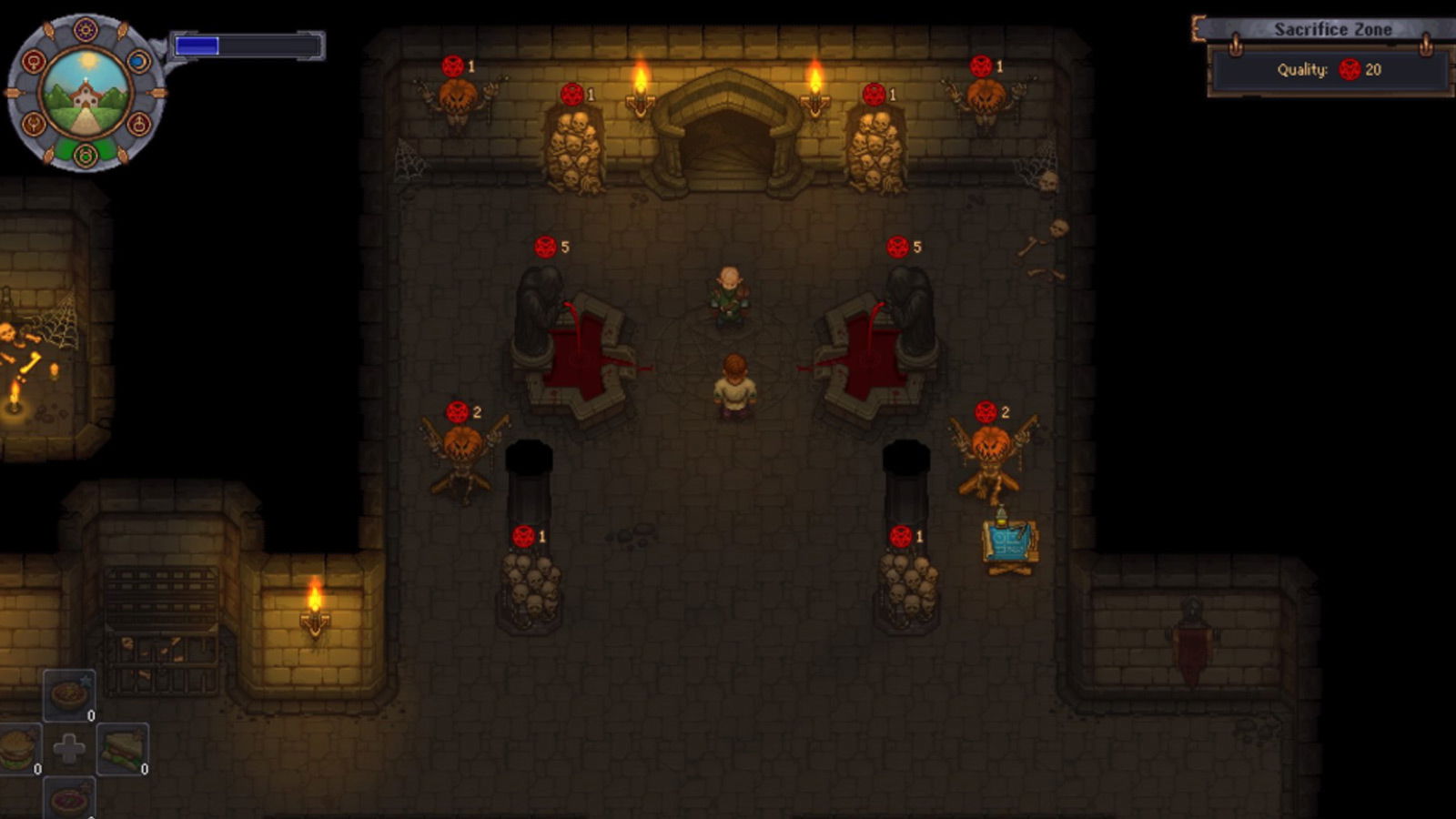Select the burger quick slot

18,750
